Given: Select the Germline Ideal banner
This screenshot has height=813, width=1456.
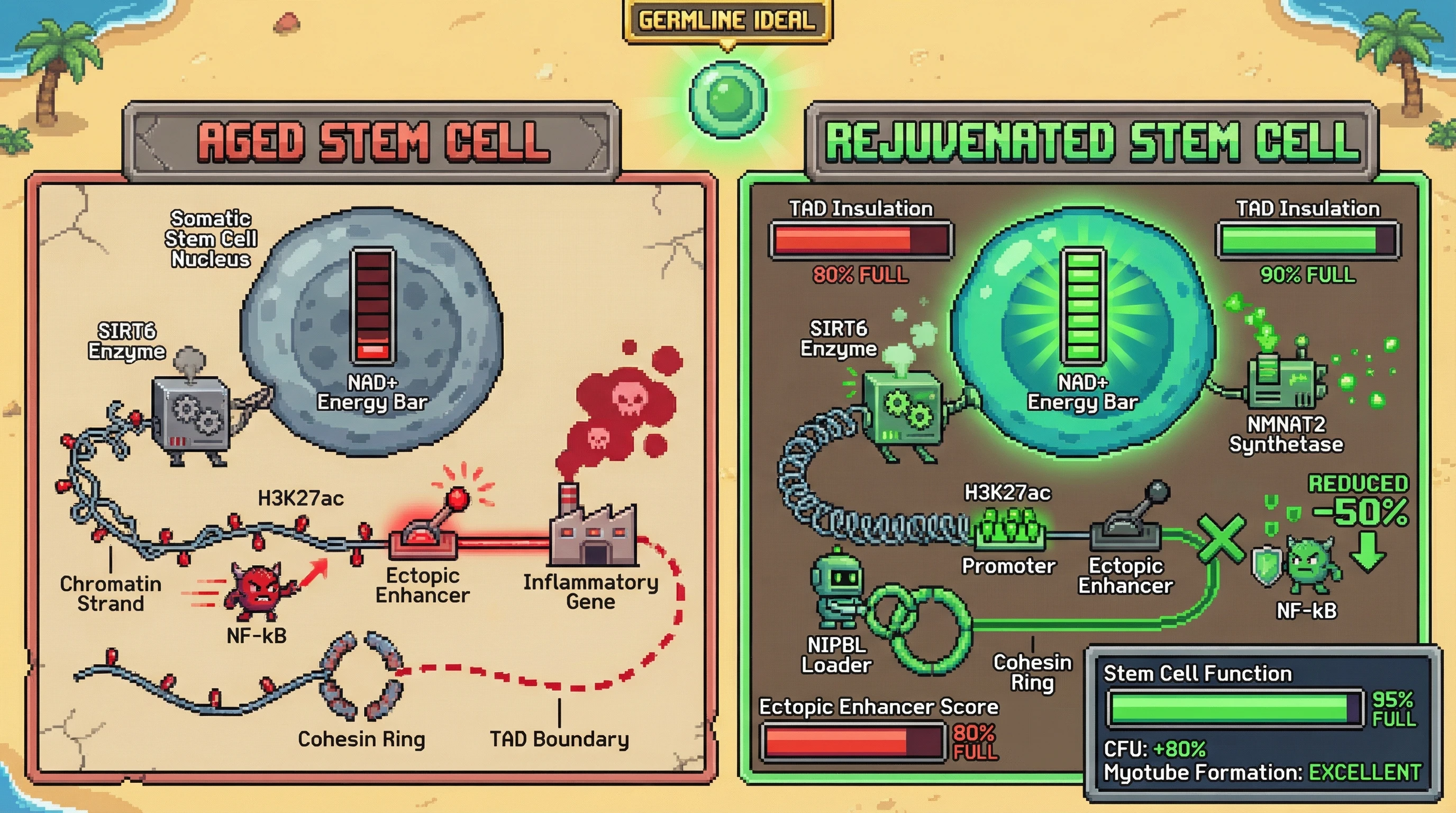Looking at the screenshot, I should [727, 21].
